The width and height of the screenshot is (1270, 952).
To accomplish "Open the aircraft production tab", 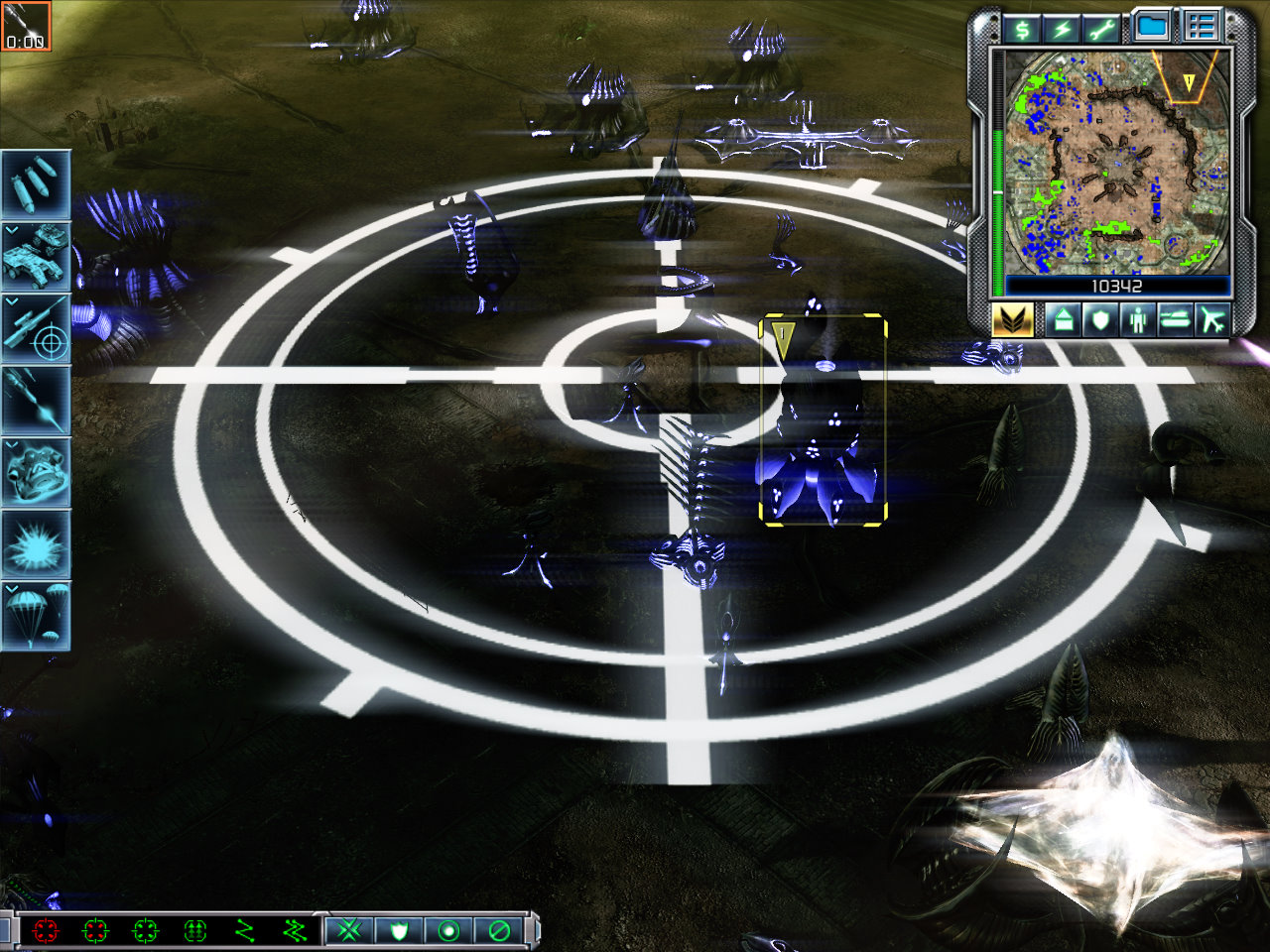I will tap(1211, 320).
